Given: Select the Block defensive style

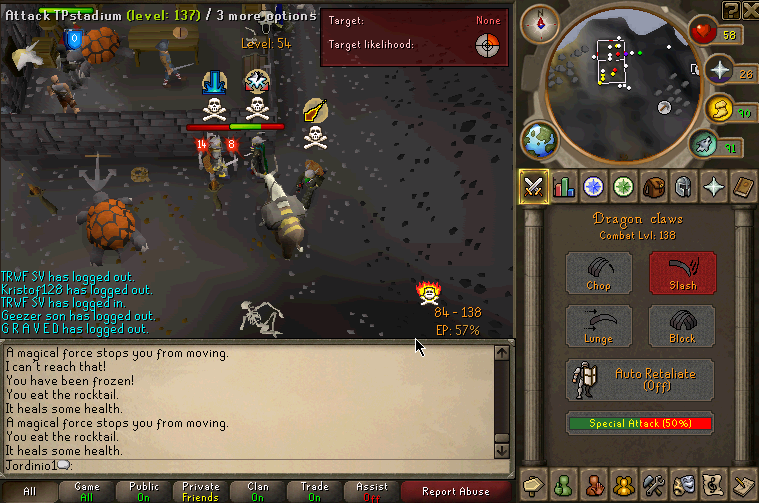Looking at the screenshot, I should point(682,326).
